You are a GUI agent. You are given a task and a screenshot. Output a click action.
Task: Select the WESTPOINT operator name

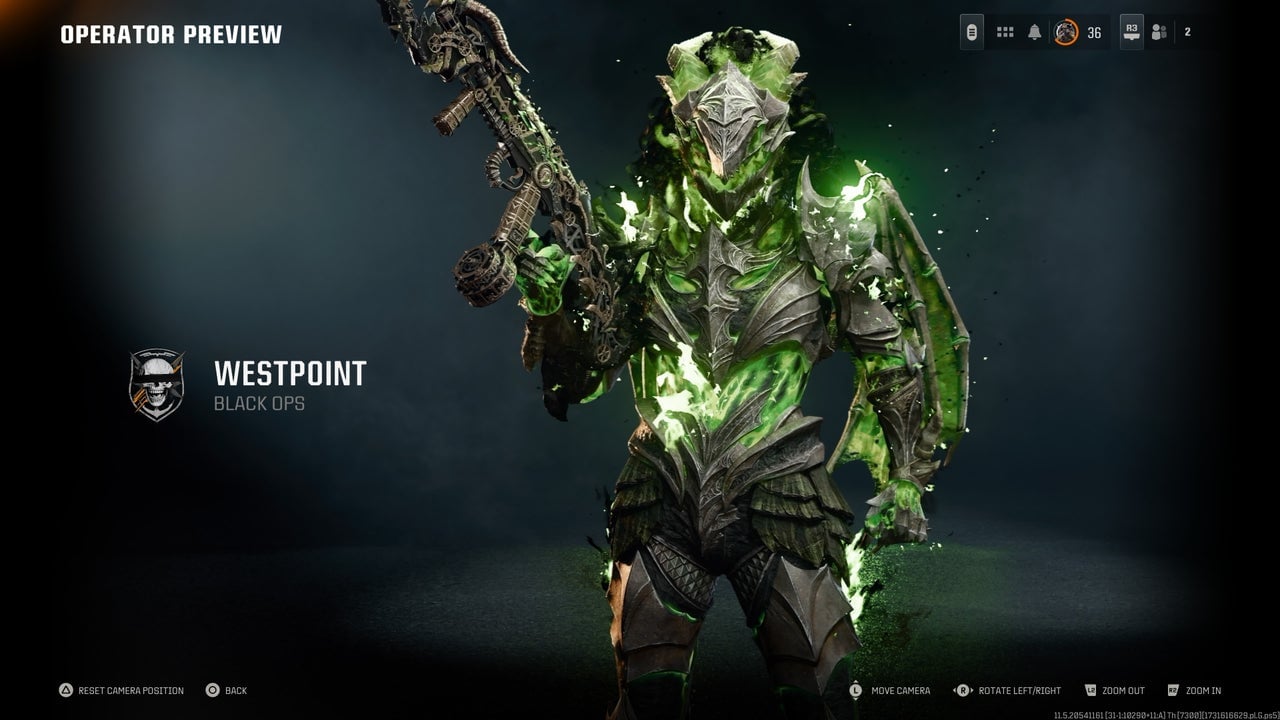(x=290, y=375)
